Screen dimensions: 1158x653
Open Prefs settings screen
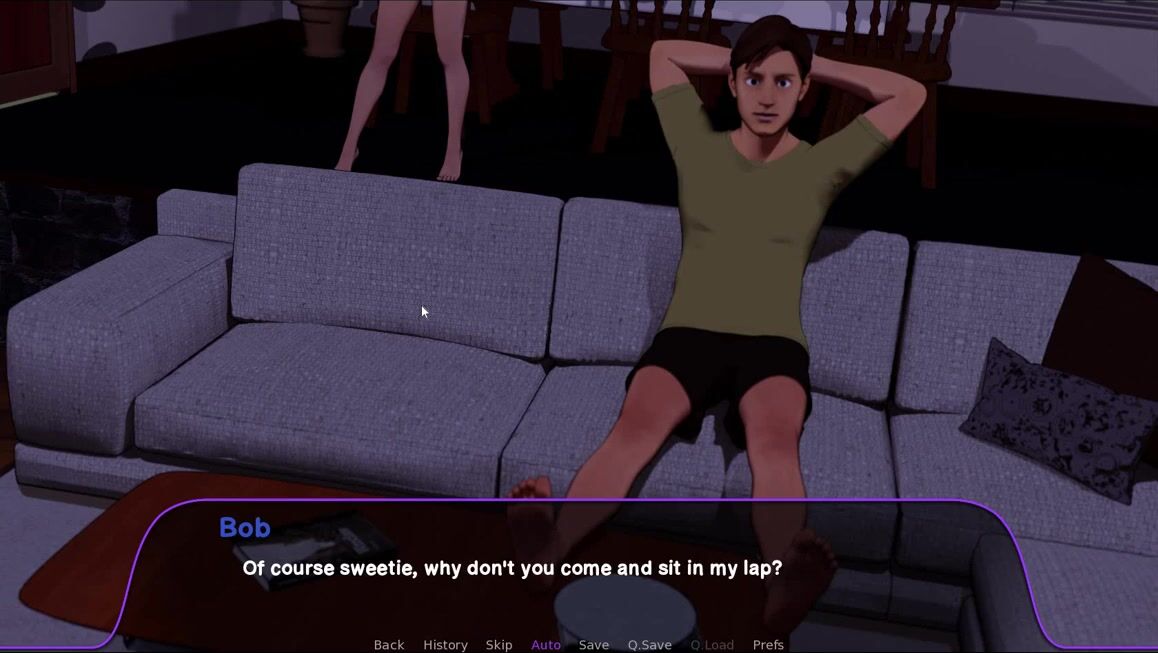point(768,645)
